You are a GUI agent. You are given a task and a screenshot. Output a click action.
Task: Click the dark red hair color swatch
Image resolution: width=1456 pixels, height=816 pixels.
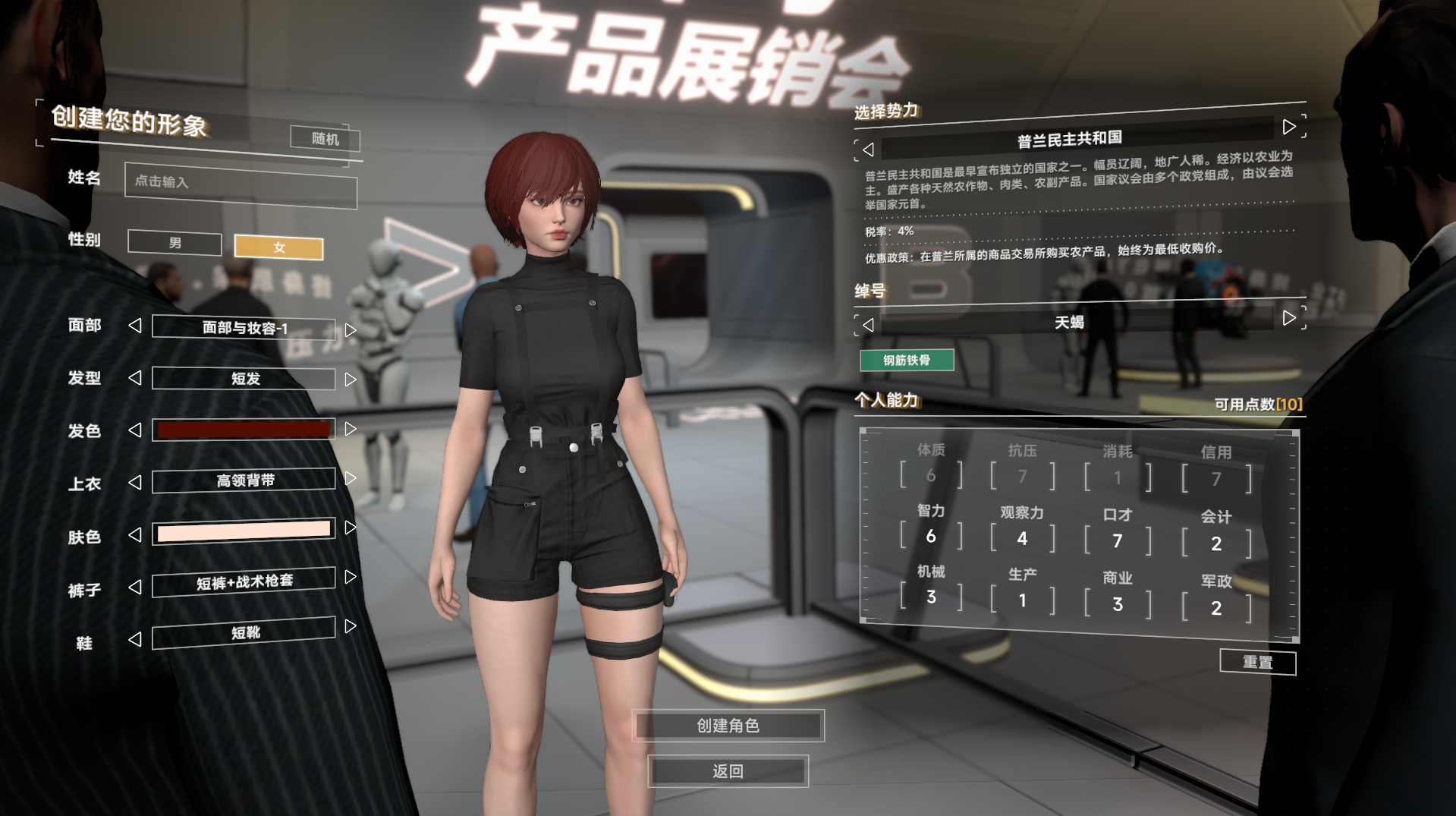[x=243, y=429]
